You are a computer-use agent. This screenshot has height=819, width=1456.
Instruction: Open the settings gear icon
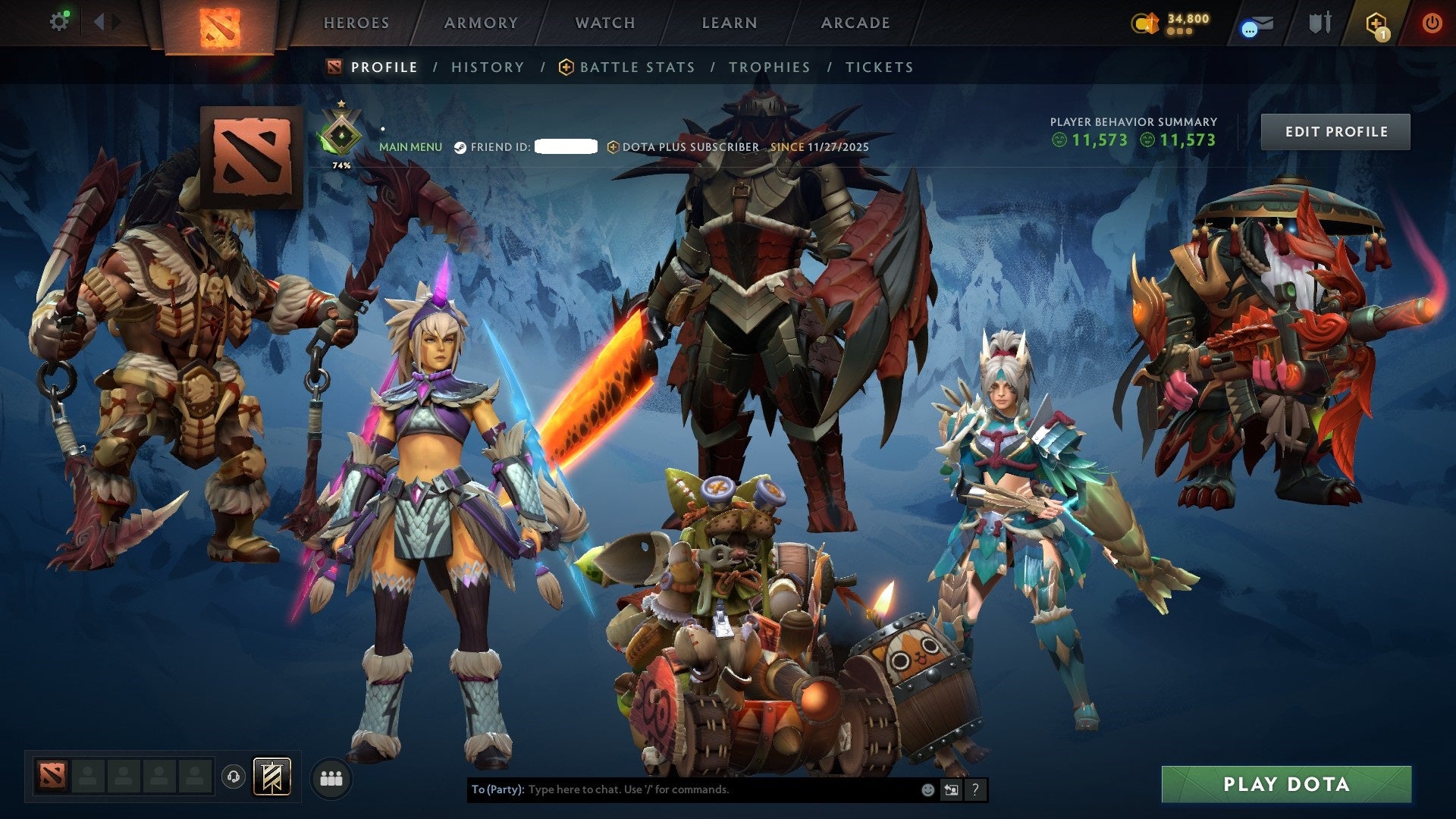pyautogui.click(x=59, y=20)
